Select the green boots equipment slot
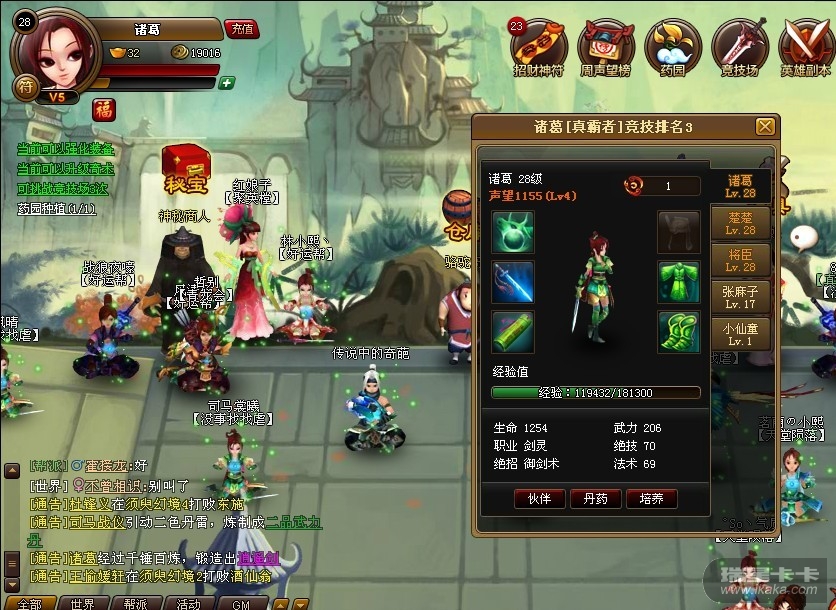The width and height of the screenshot is (836, 610). click(x=678, y=332)
